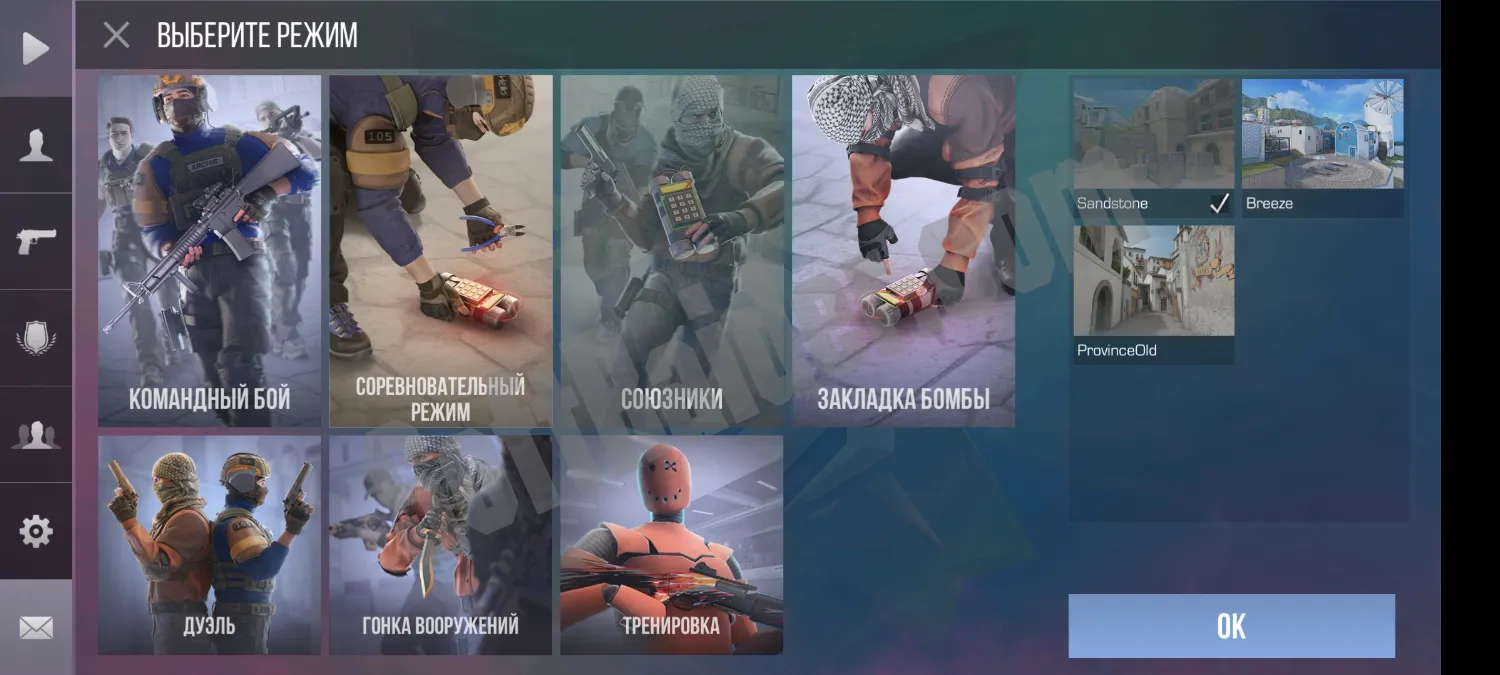The width and height of the screenshot is (1500, 675).
Task: Close the mode selection screen
Action: (117, 36)
